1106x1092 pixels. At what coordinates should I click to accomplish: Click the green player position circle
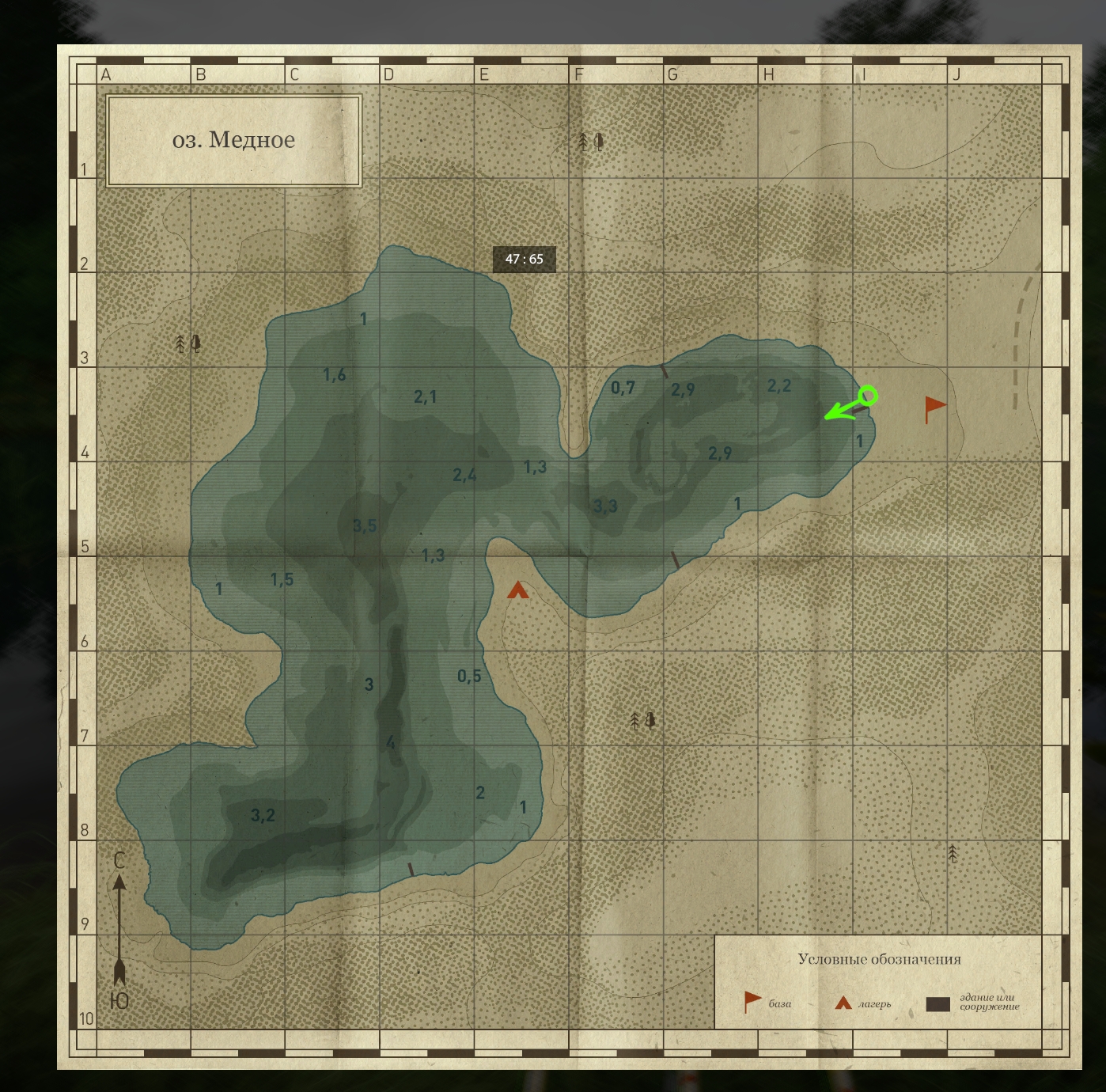pyautogui.click(x=868, y=395)
